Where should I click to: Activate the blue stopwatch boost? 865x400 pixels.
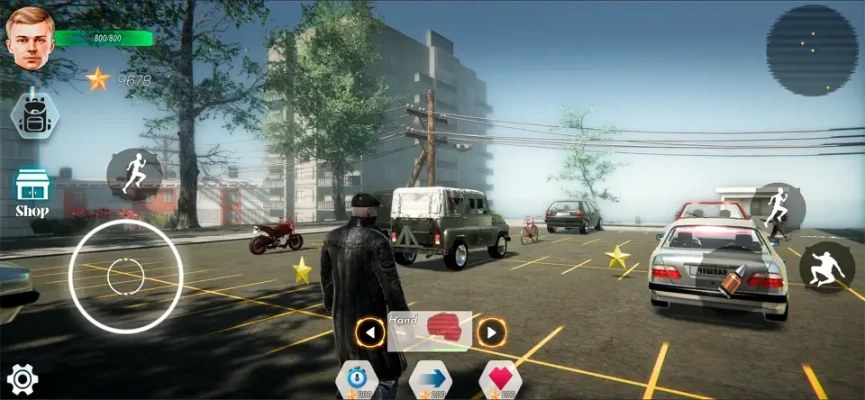[357, 380]
